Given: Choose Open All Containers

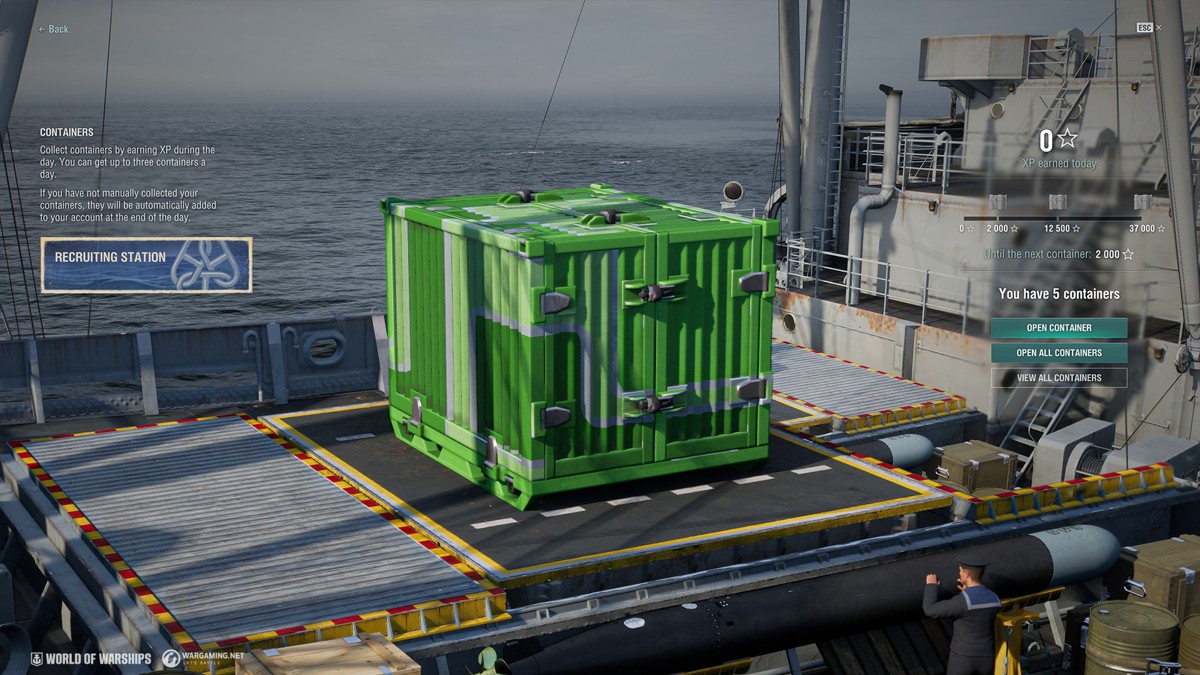Looking at the screenshot, I should pos(1059,353).
